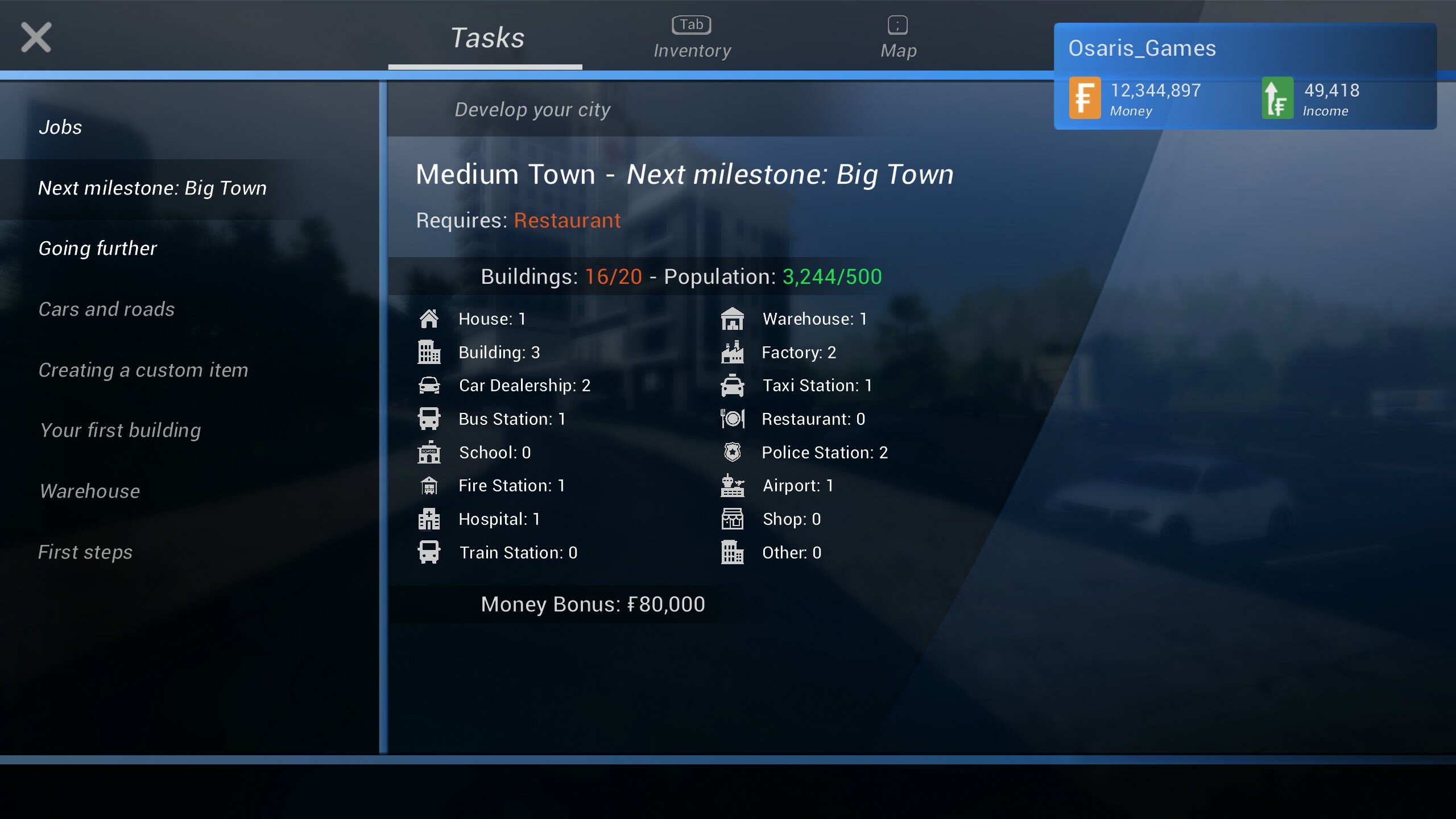Switch to the Inventory tab
The width and height of the screenshot is (1456, 819).
692,37
